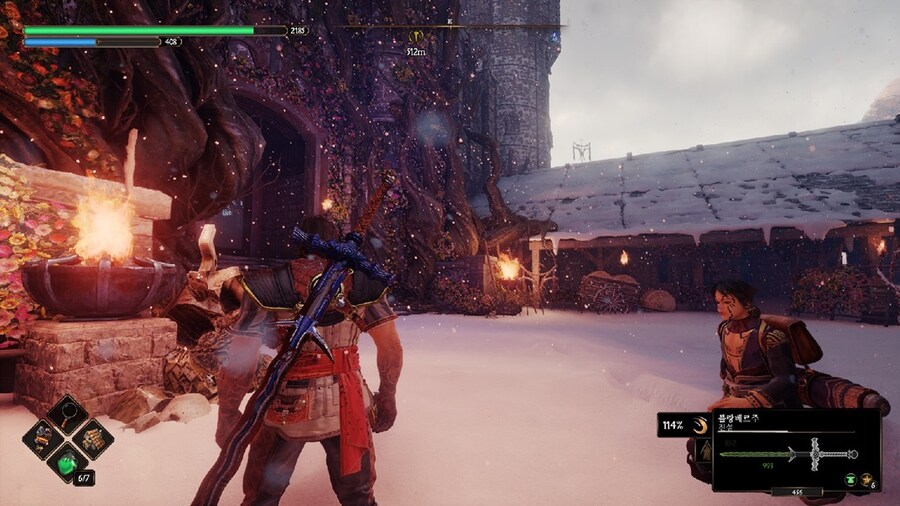900x506 pixels.
Task: Click the crescent moon icon beside 114%
Action: 700,425
